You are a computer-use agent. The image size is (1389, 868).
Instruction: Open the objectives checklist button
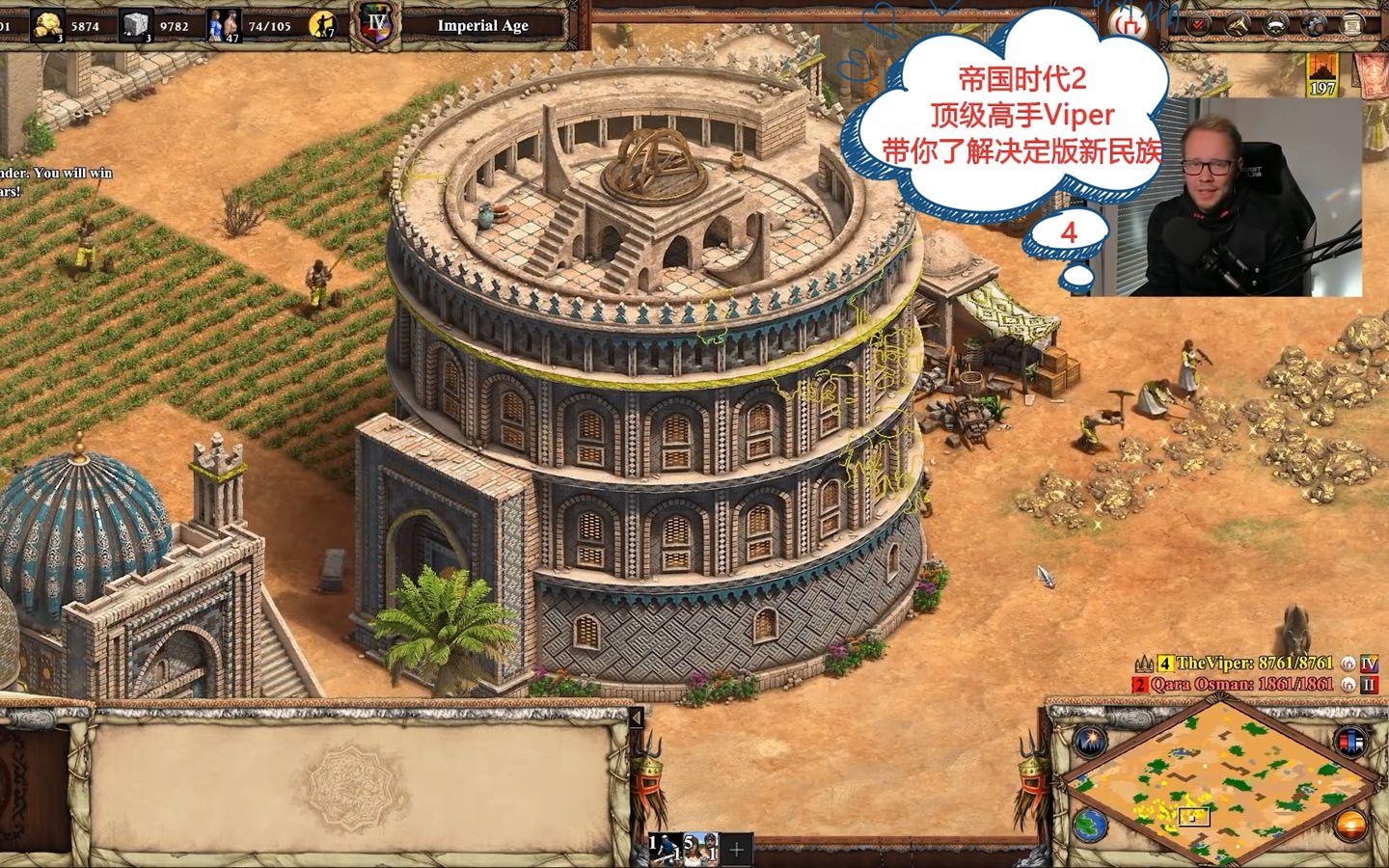coord(1197,25)
